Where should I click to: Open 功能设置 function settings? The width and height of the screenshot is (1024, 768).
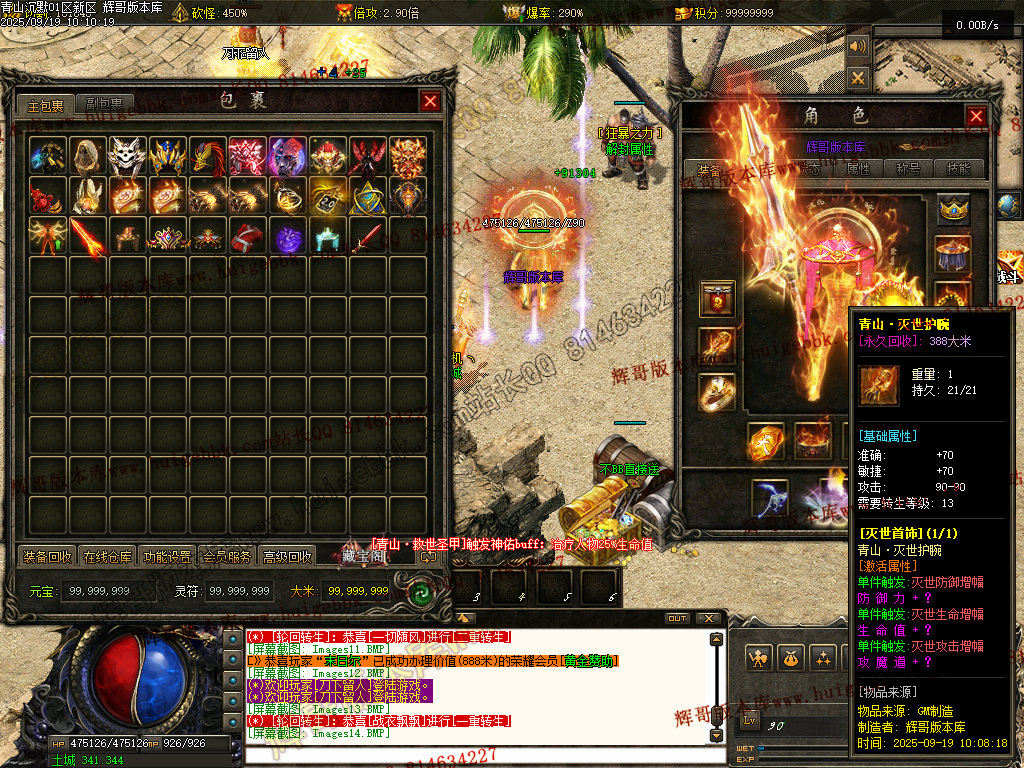point(167,557)
